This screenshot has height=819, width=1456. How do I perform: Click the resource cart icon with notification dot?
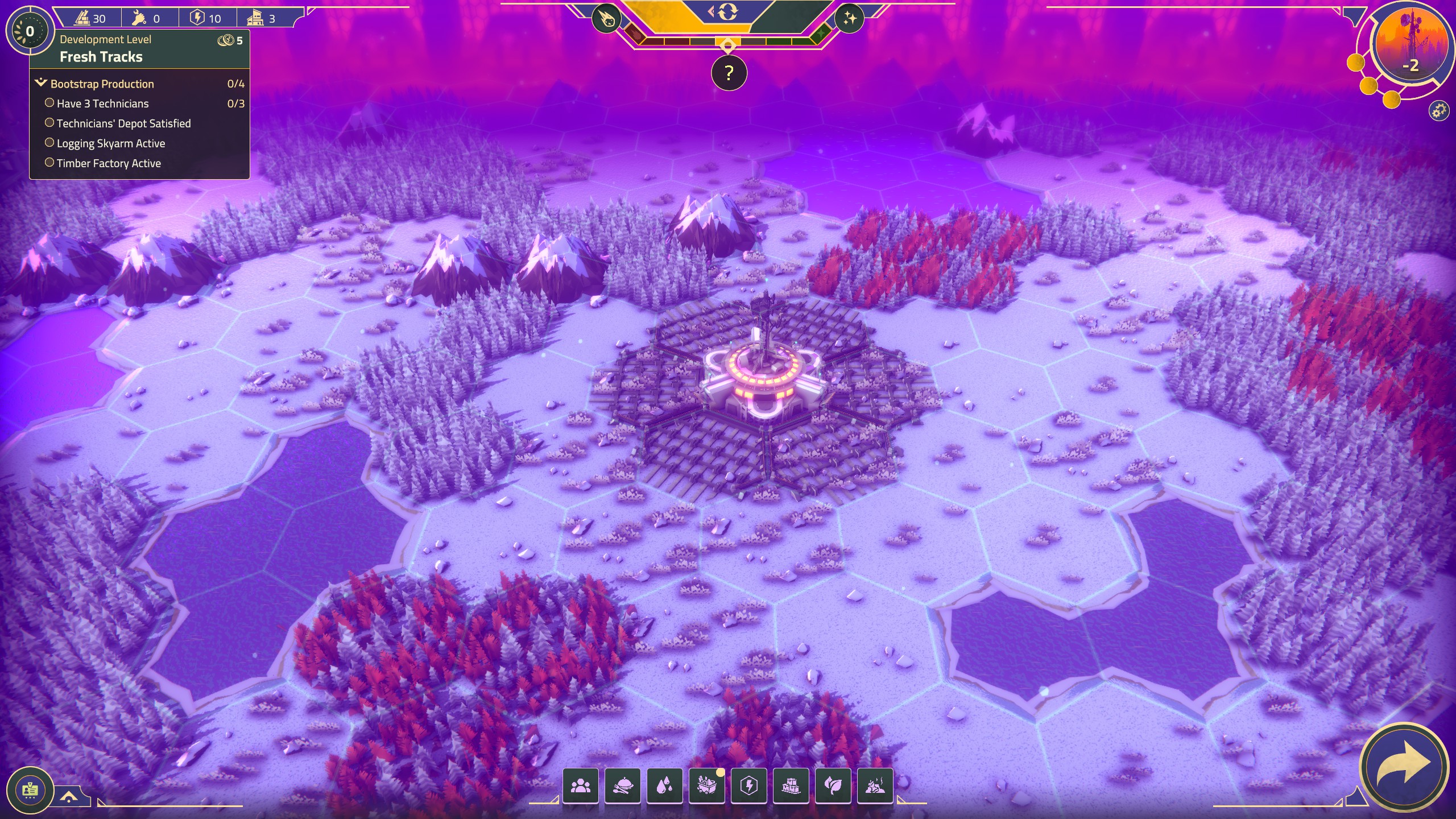click(x=708, y=785)
